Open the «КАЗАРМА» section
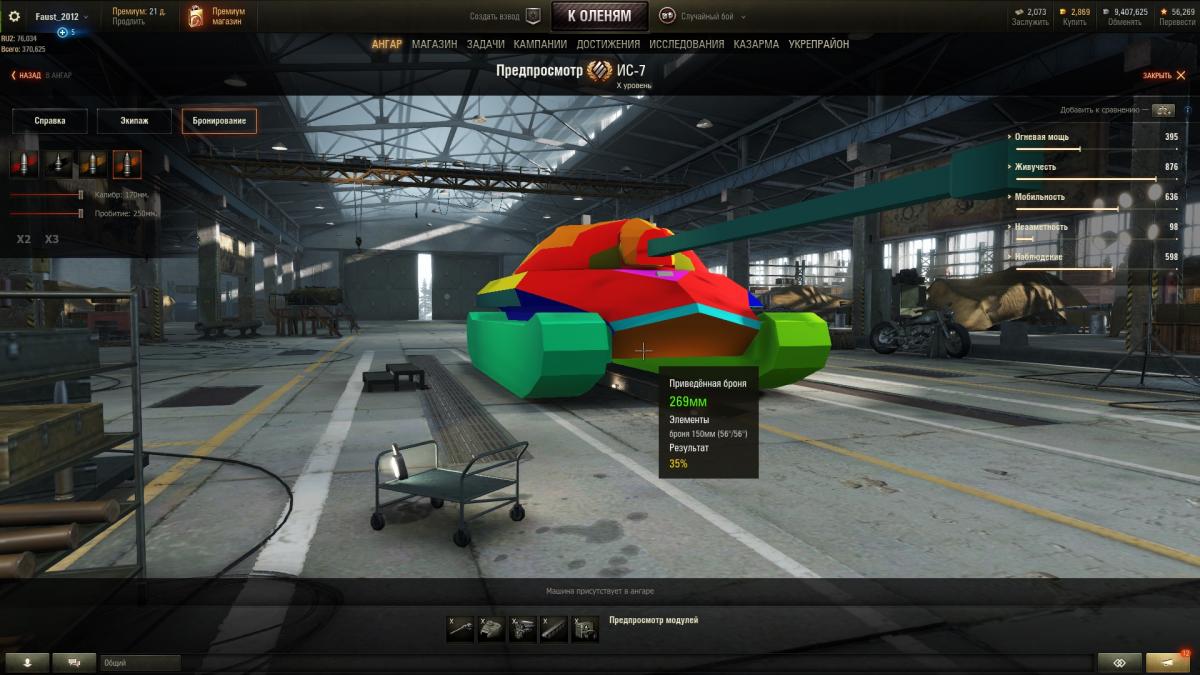Image resolution: width=1200 pixels, height=675 pixels. (x=756, y=44)
